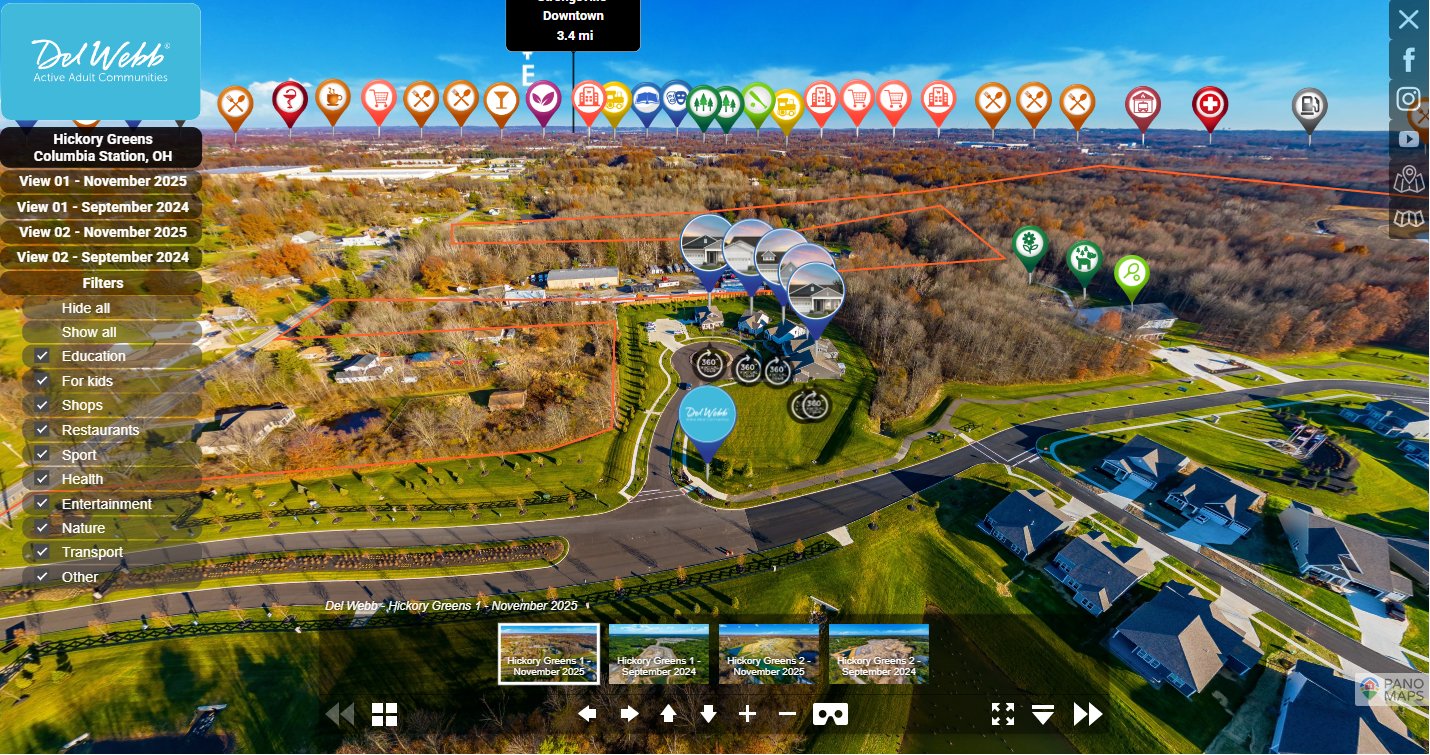Open the Facebook link
This screenshot has width=1430, height=755.
(1409, 59)
